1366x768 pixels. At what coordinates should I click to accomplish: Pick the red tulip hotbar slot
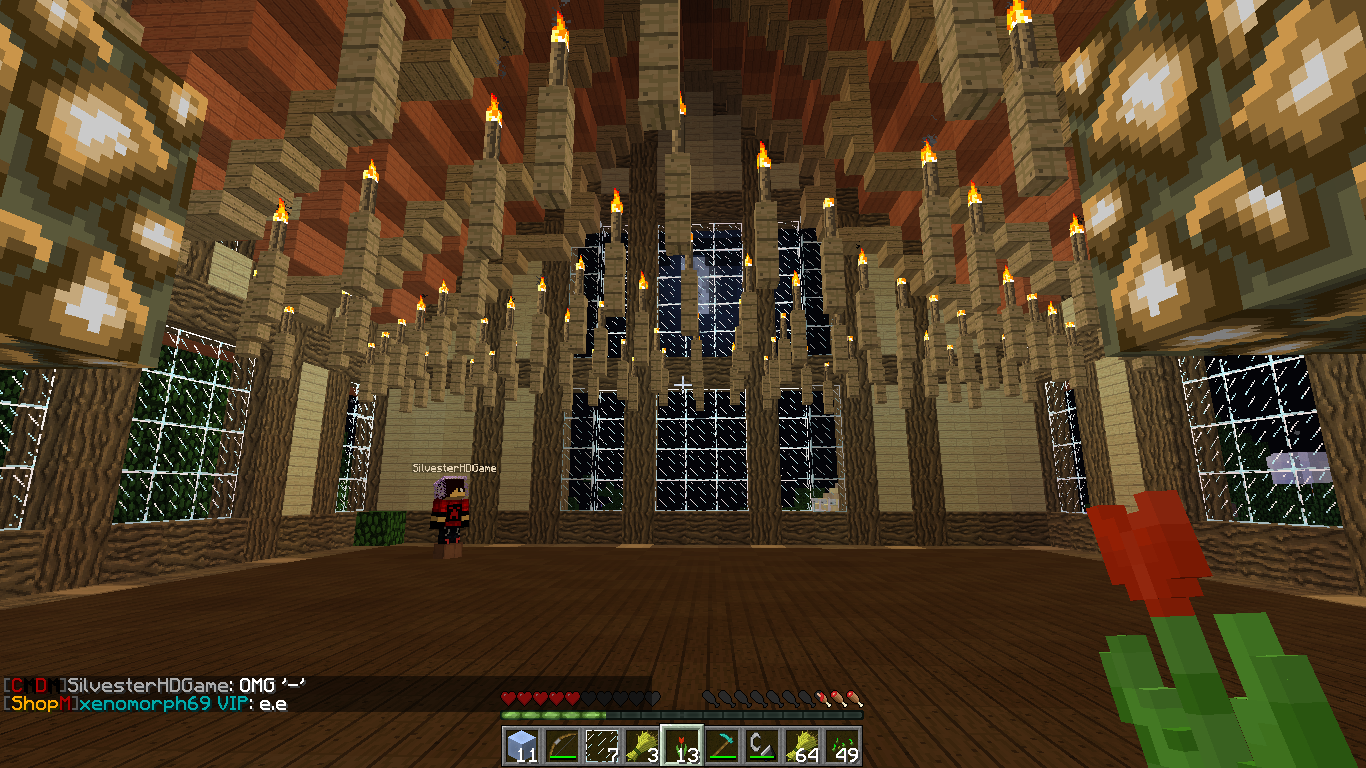tap(681, 746)
